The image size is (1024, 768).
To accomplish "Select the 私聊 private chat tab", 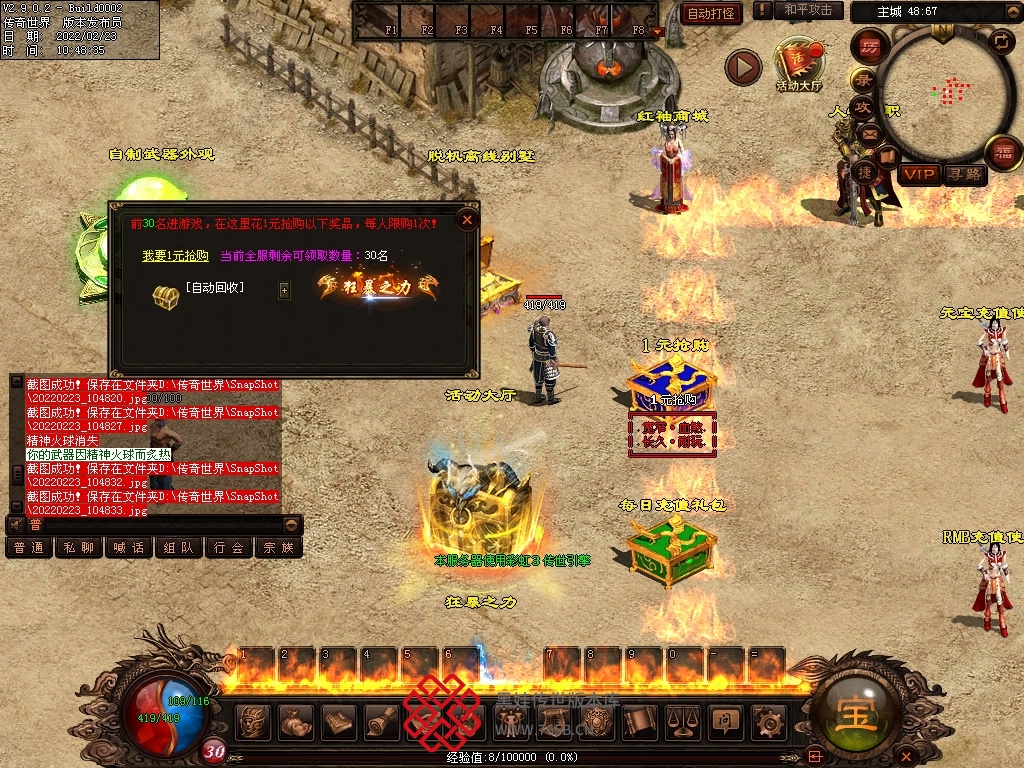I will (79, 547).
